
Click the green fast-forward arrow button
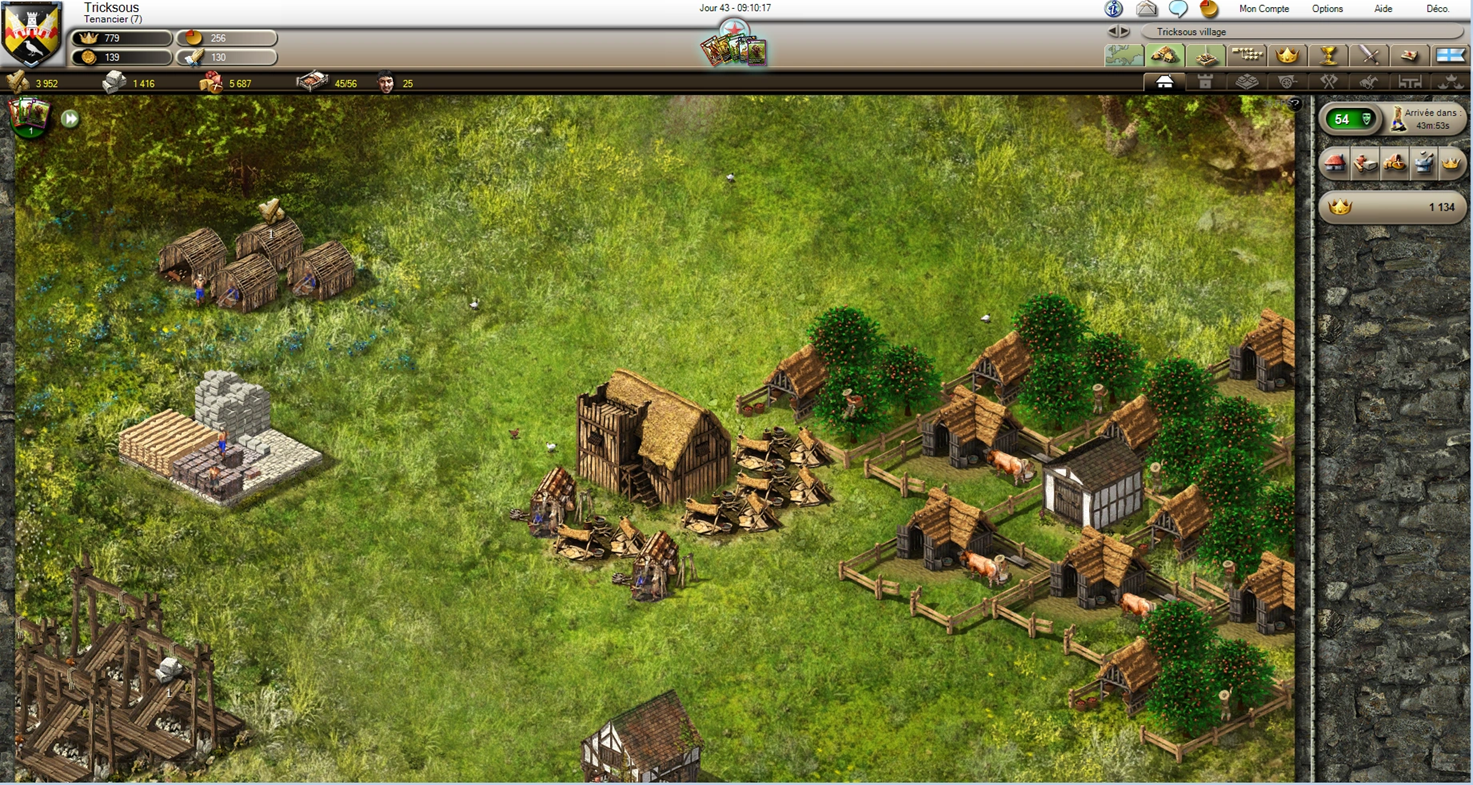click(70, 119)
